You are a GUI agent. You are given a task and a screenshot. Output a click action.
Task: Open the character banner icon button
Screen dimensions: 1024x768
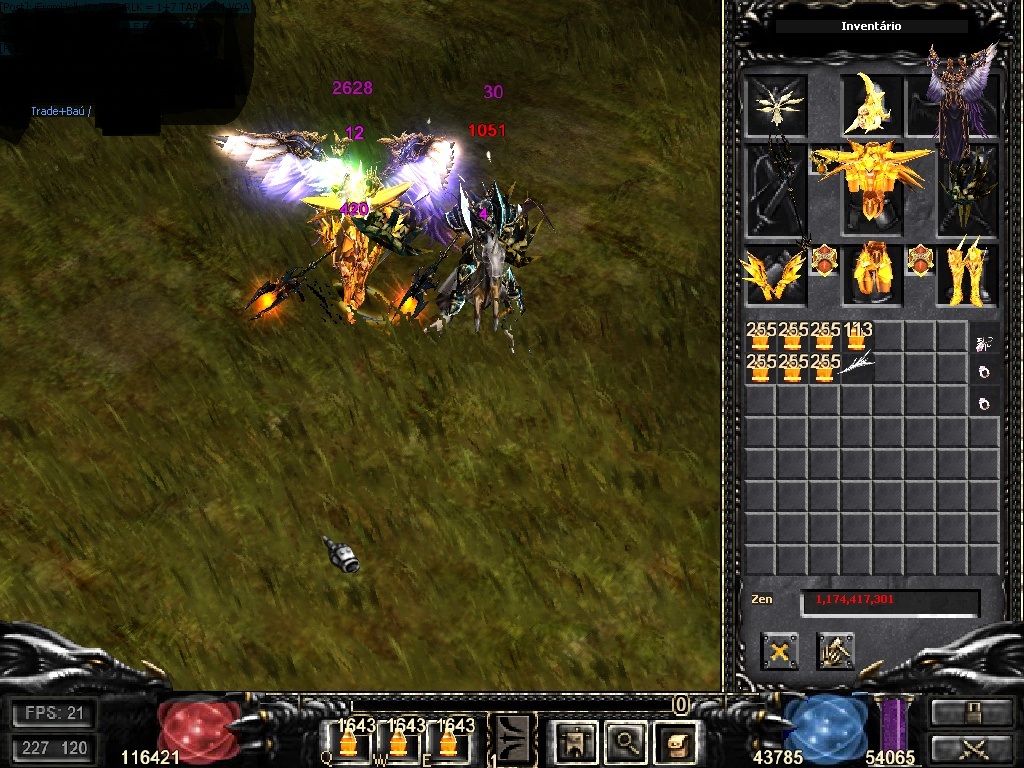click(577, 741)
